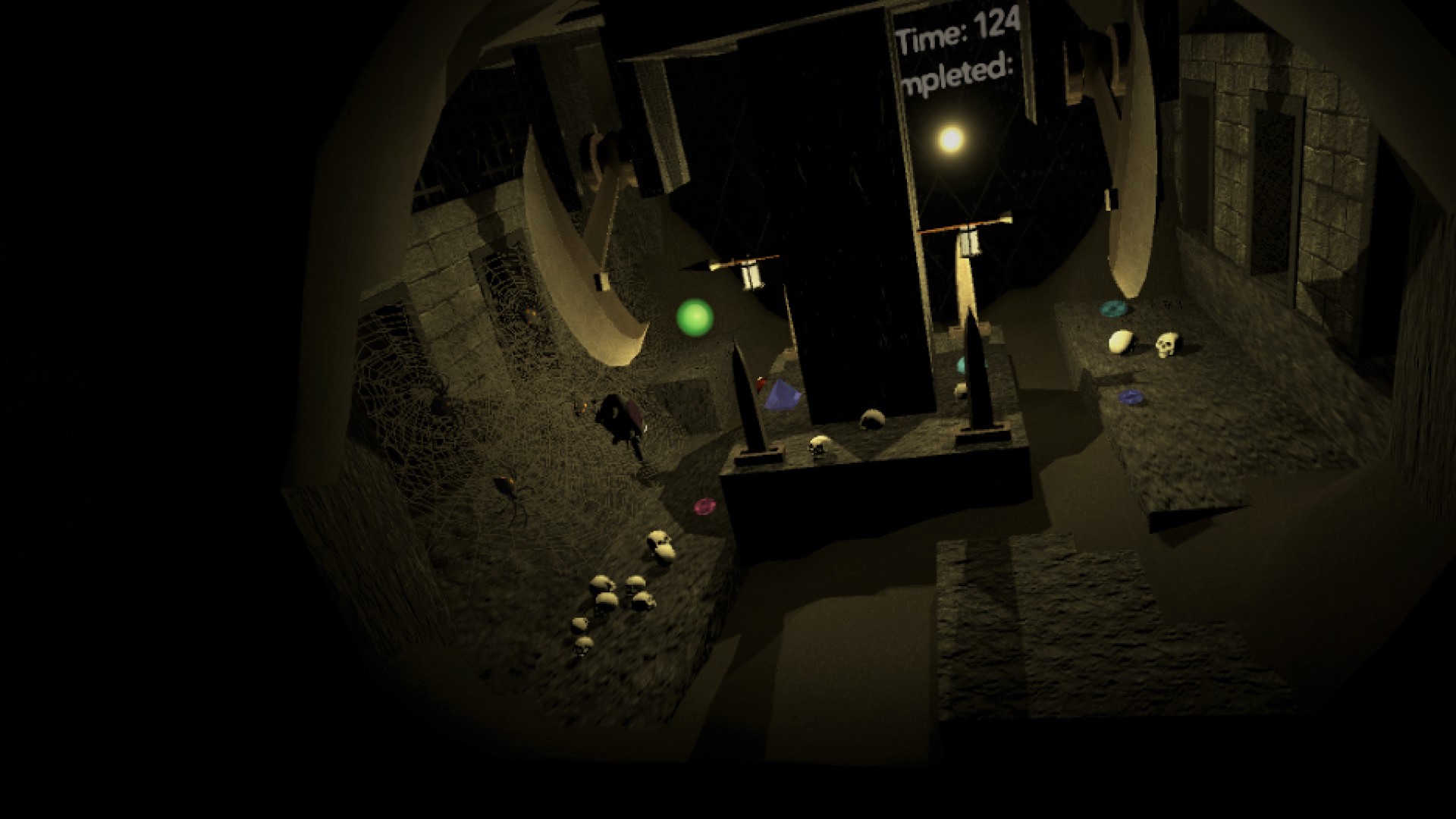Select the cyan gem near the right obelisk
The width and height of the screenshot is (1456, 819).
click(x=961, y=364)
